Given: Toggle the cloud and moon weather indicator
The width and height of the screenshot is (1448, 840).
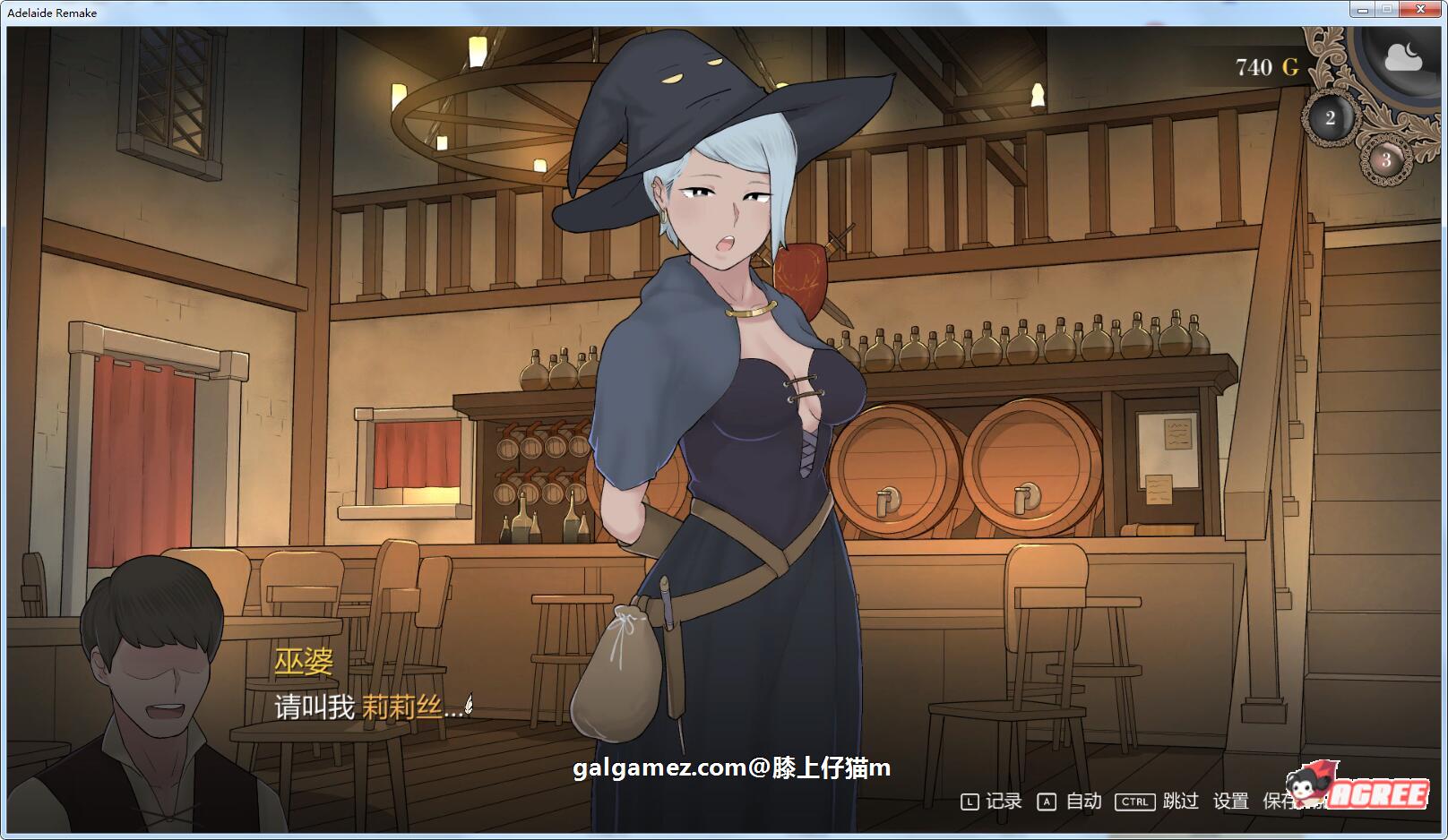Looking at the screenshot, I should tap(1405, 56).
